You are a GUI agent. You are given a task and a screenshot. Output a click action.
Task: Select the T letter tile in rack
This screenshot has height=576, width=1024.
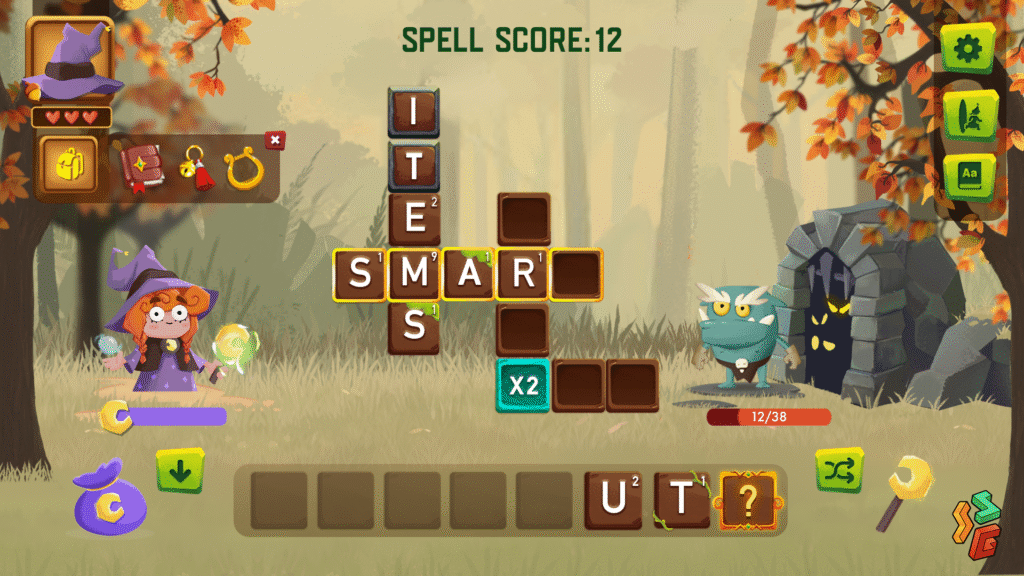(x=682, y=500)
